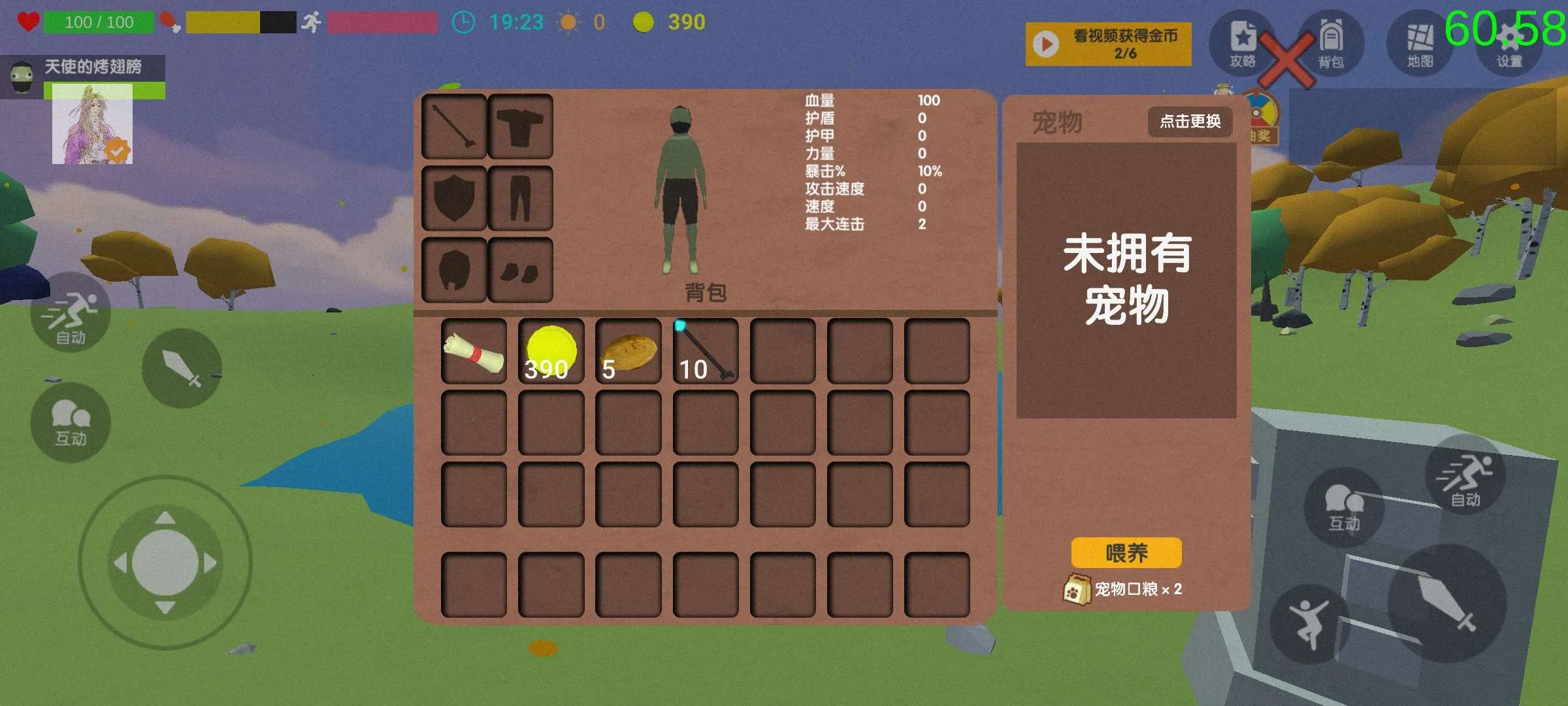Click the health bar showing 100/100

click(x=98, y=22)
